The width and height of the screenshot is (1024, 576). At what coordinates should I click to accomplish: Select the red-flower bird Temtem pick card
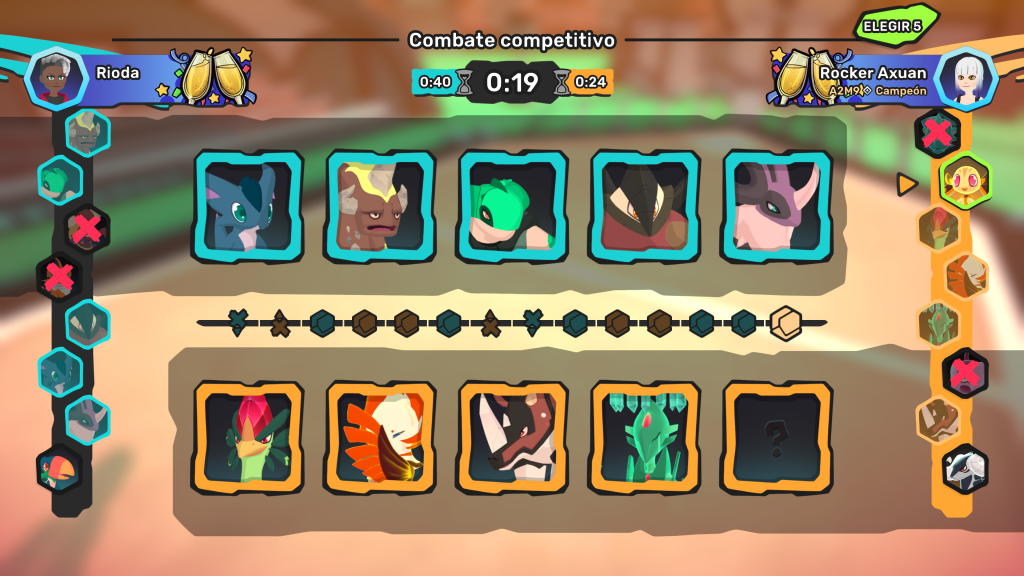click(x=249, y=437)
